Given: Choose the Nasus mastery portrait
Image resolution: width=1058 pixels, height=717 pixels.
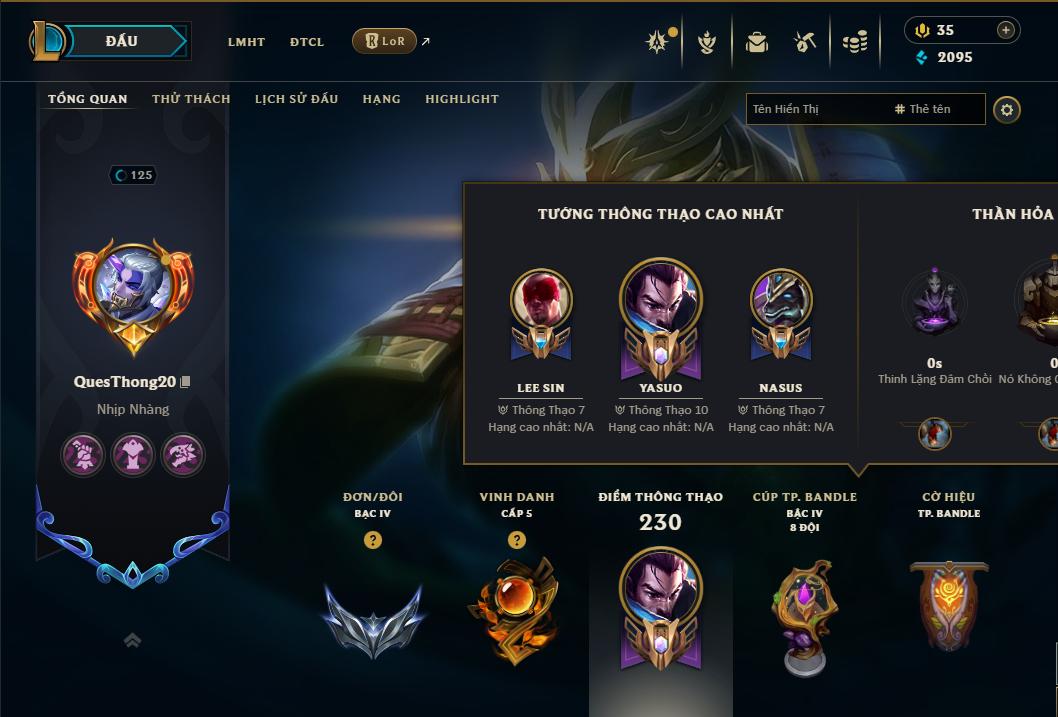Looking at the screenshot, I should click(x=780, y=300).
